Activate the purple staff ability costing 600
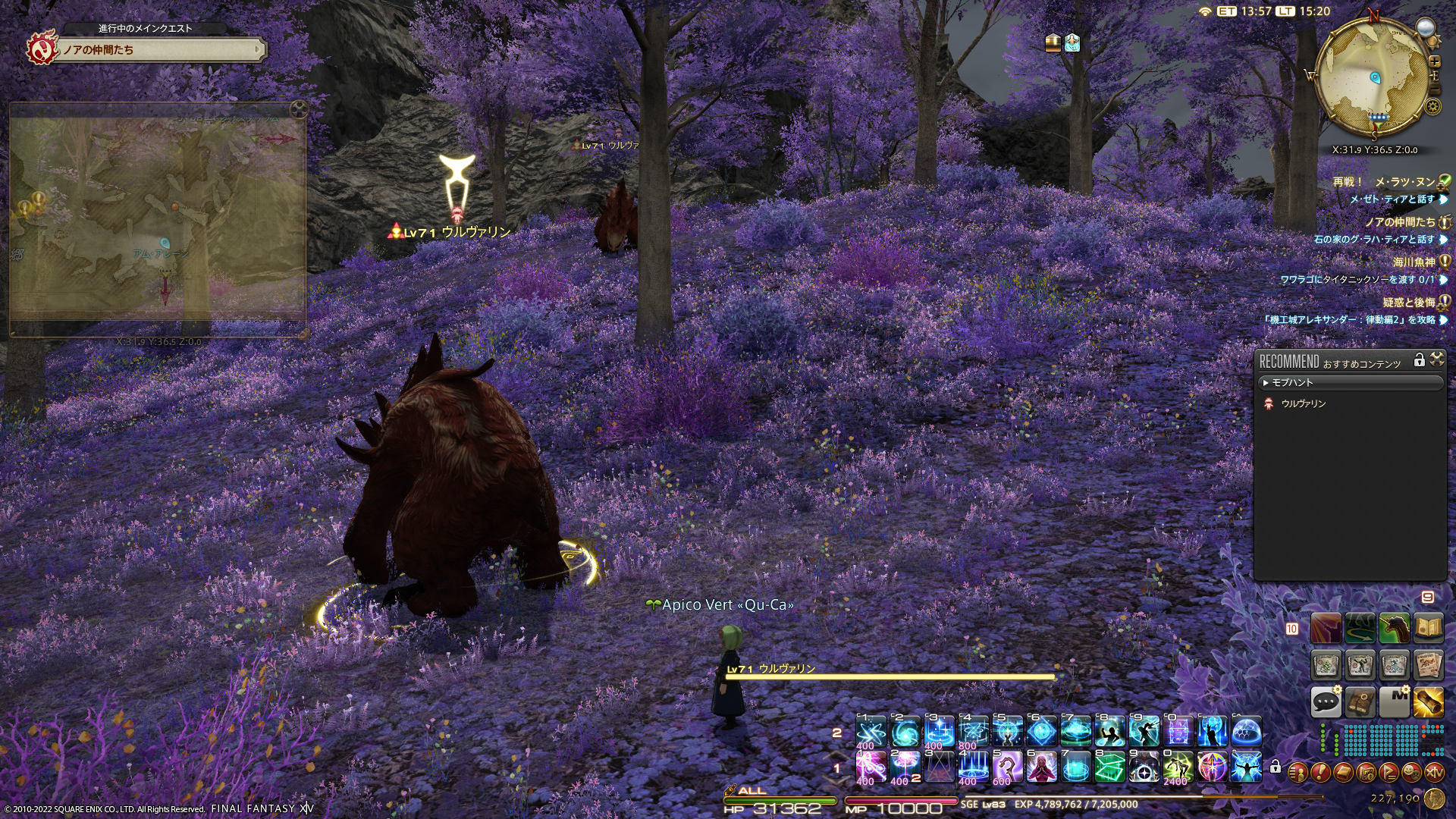 coord(1007,767)
